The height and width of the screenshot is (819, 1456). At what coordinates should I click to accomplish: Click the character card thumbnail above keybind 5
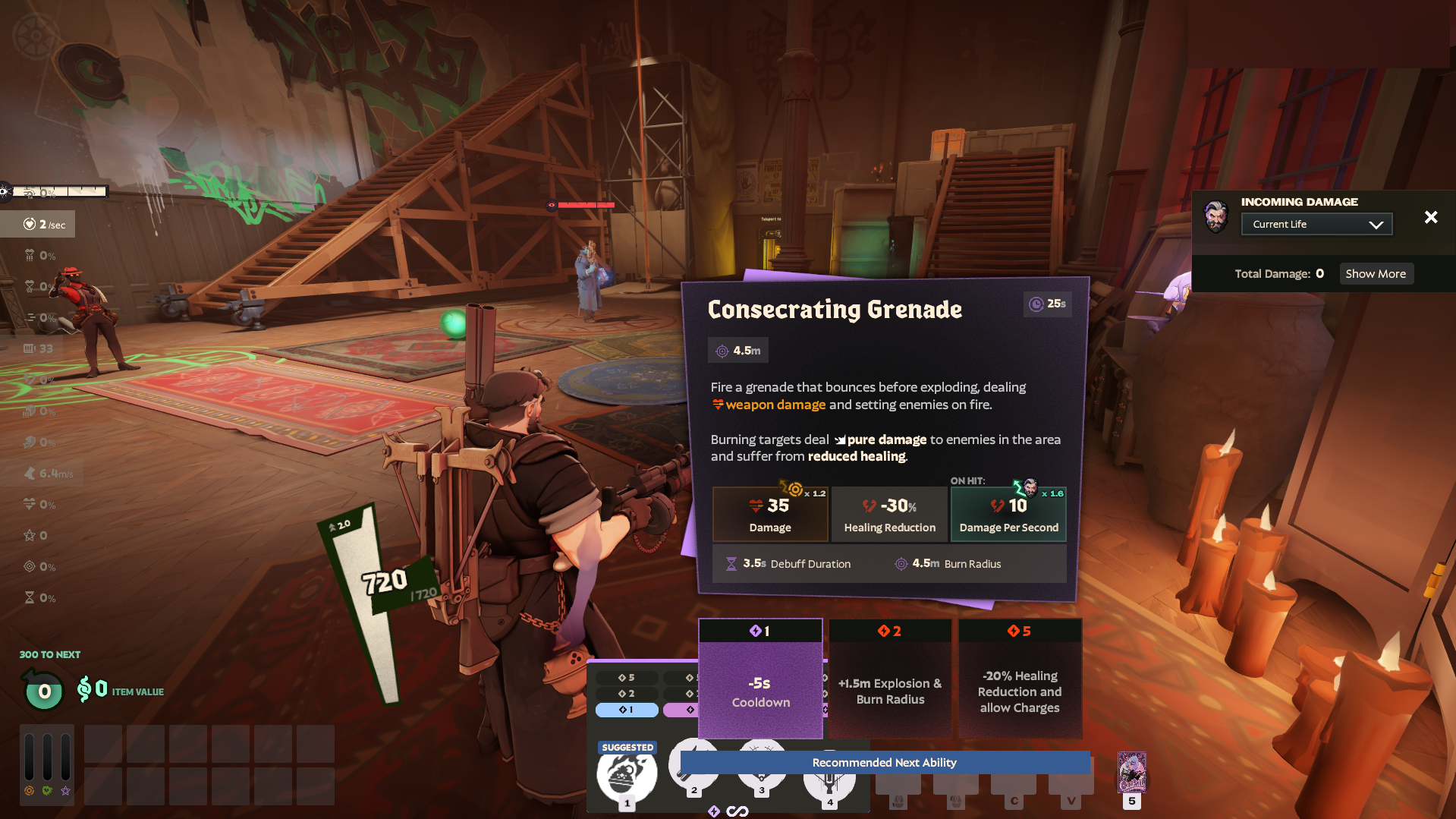click(1132, 773)
